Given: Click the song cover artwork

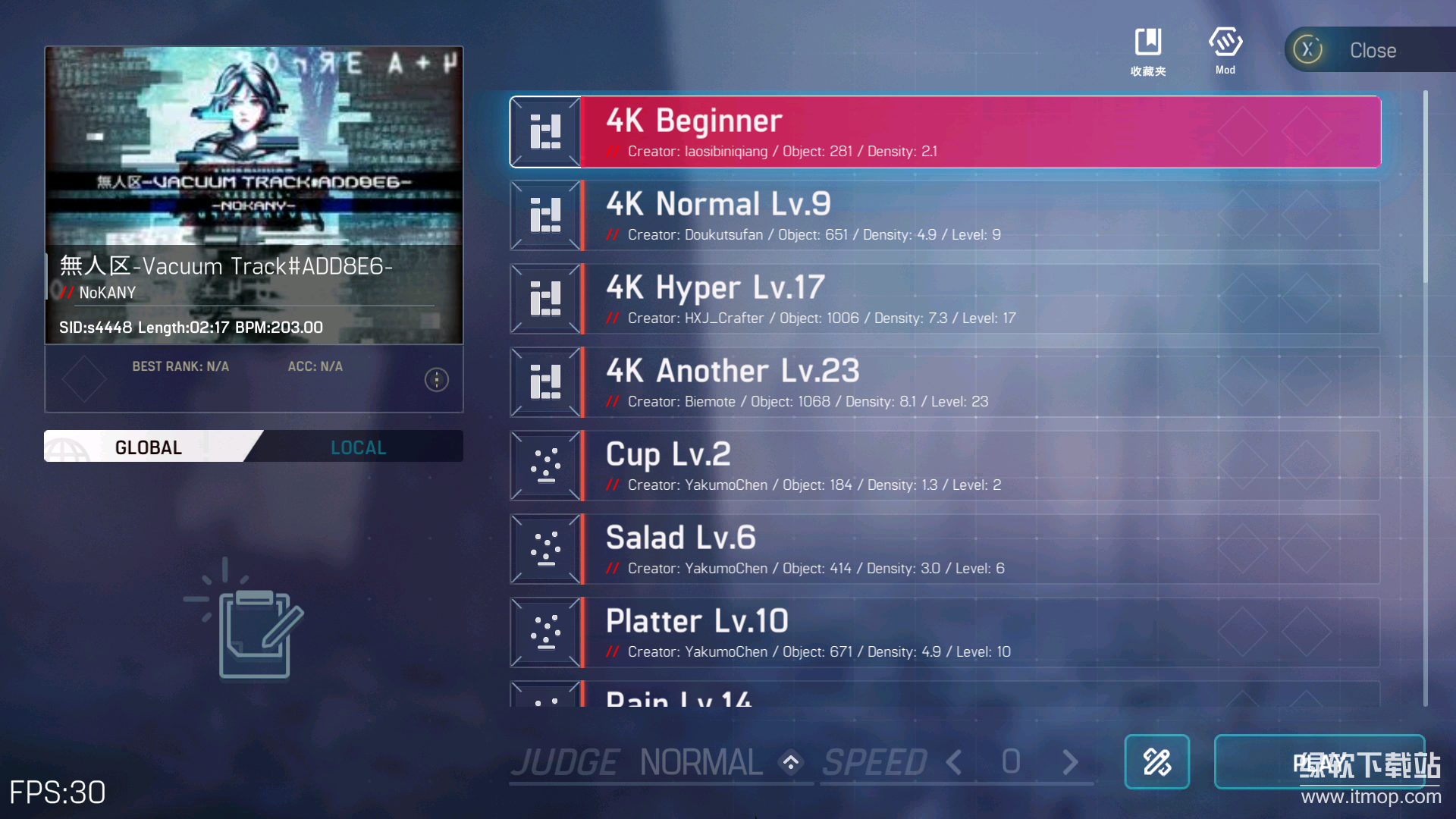Looking at the screenshot, I should pos(254,144).
